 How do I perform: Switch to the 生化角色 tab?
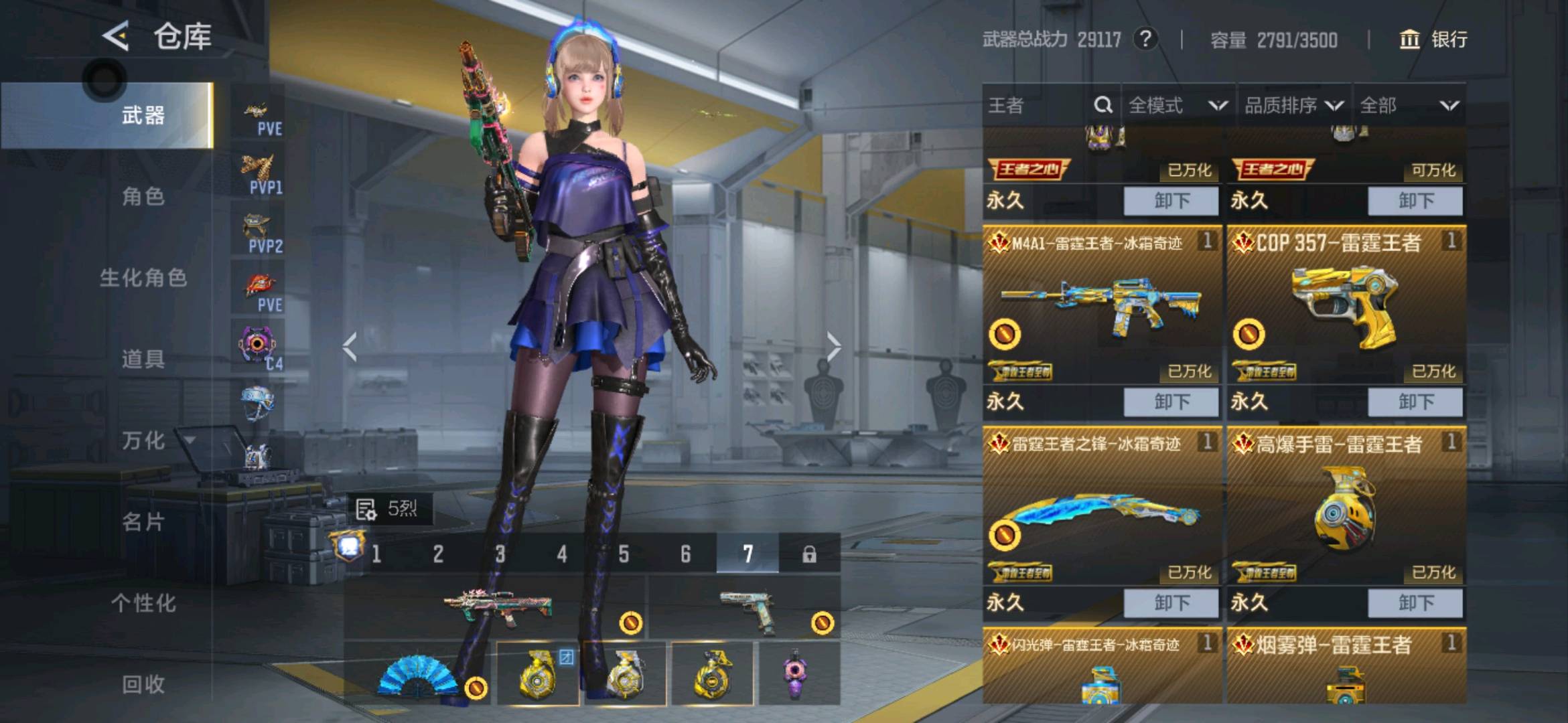[x=143, y=278]
